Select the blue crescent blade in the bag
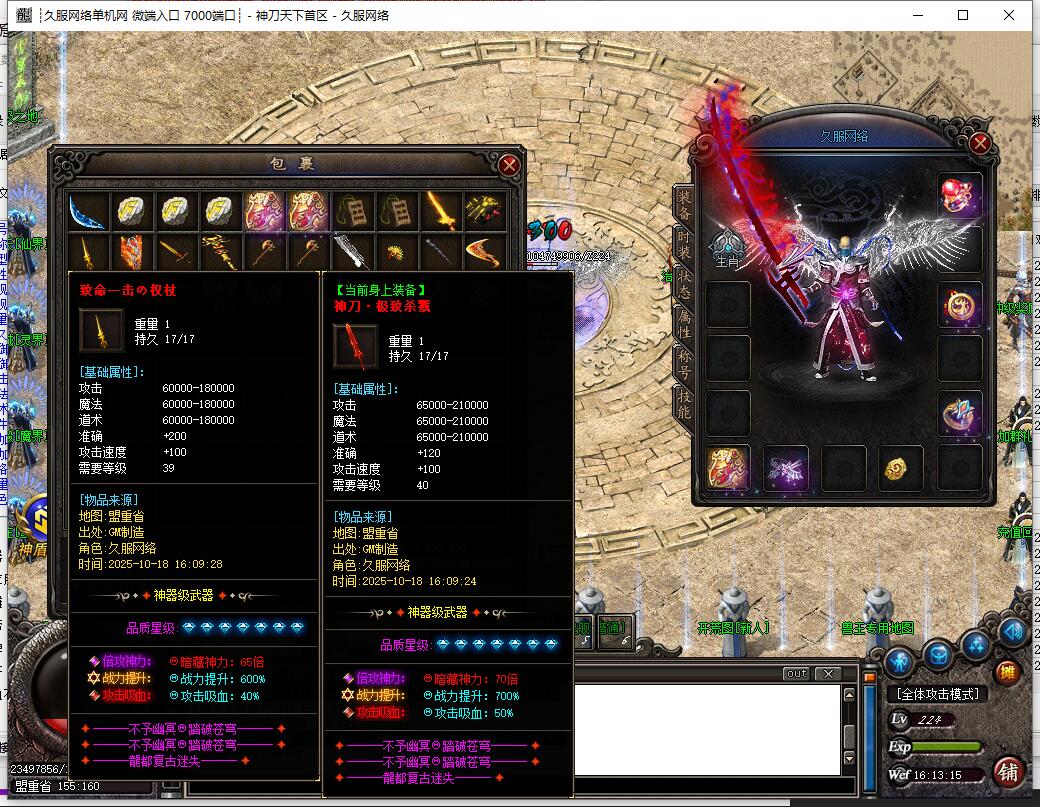Image resolution: width=1040 pixels, height=807 pixels. [x=87, y=210]
